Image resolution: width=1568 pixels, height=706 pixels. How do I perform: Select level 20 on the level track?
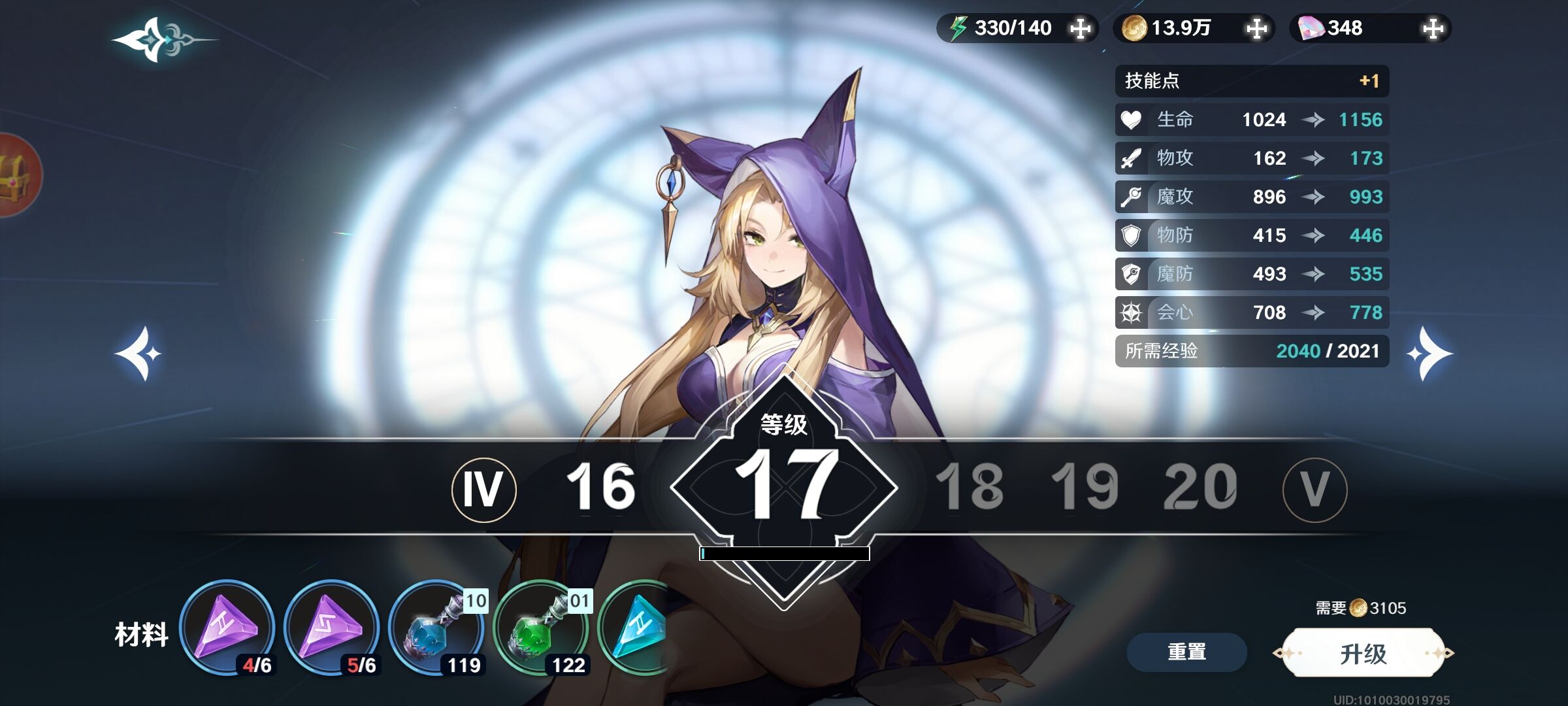(x=1200, y=487)
